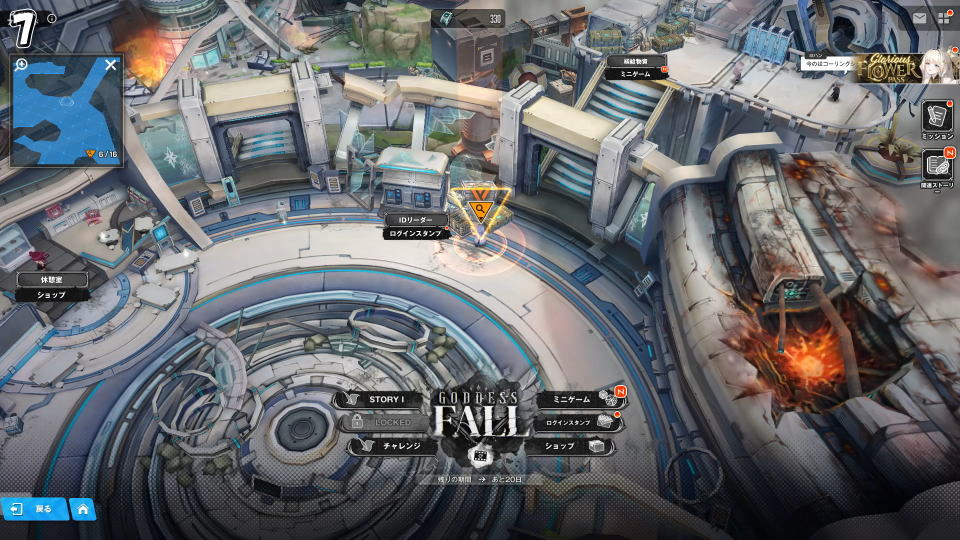This screenshot has width=960, height=540.
Task: Open the ミッション missions panel
Action: click(x=937, y=118)
